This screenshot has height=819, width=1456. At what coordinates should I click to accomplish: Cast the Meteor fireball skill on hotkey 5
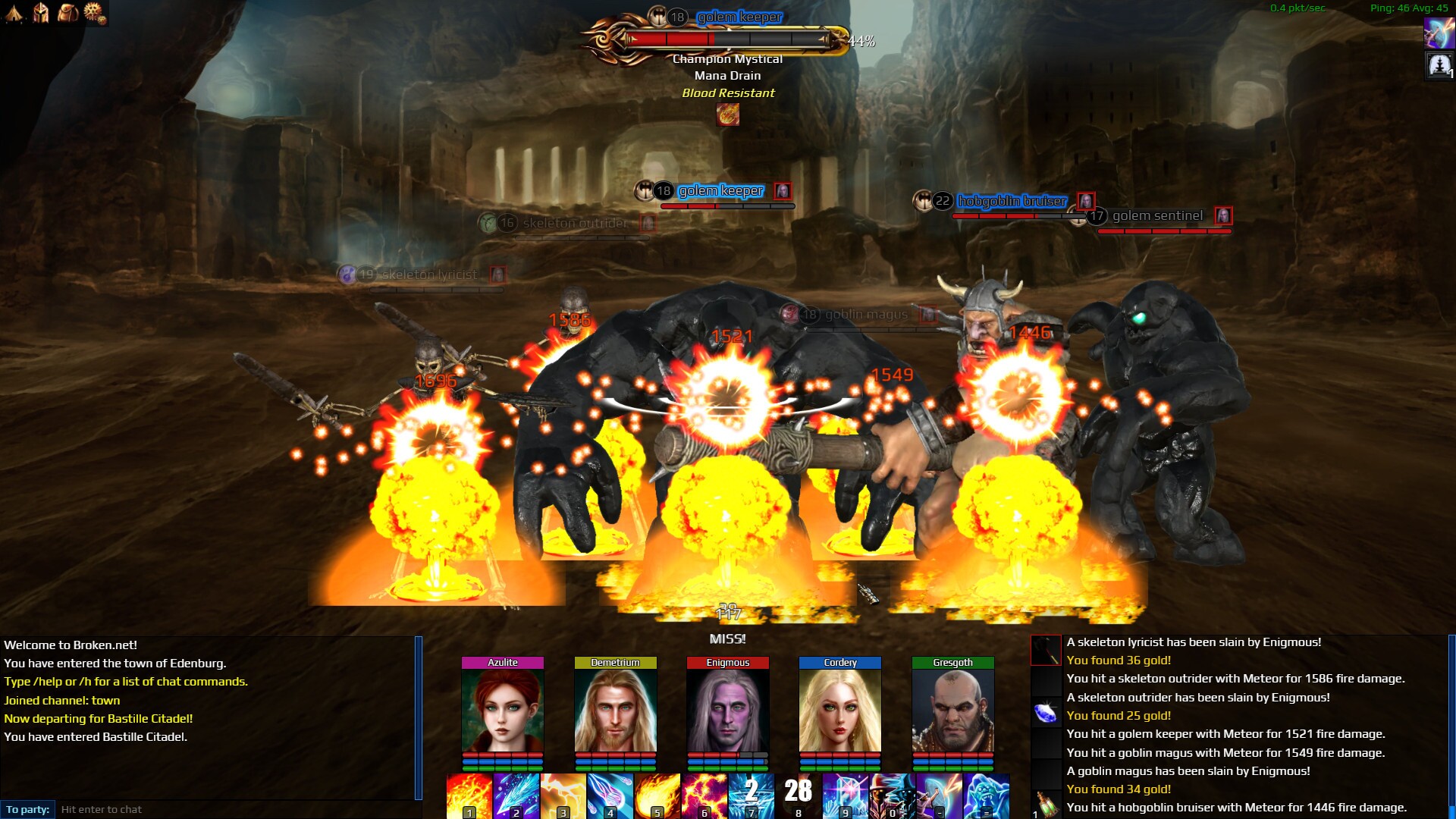pyautogui.click(x=657, y=795)
